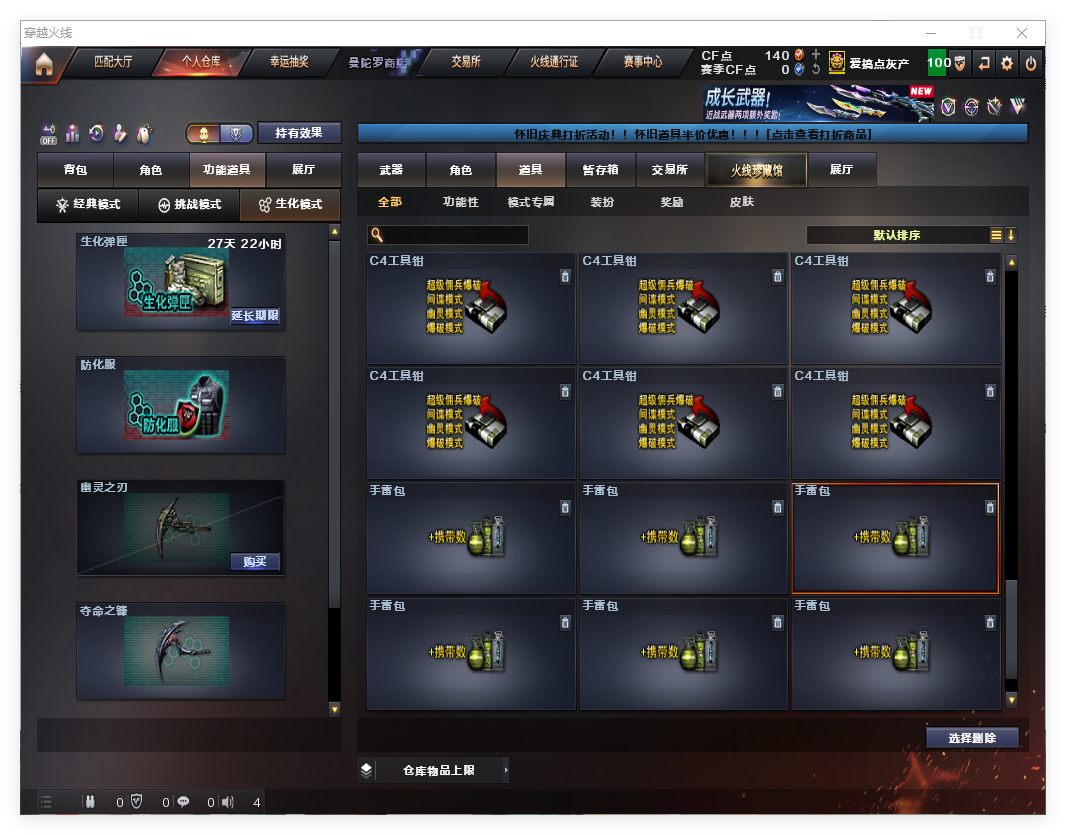
Task: Switch to the 背包 backpack tab
Action: pyautogui.click(x=75, y=170)
